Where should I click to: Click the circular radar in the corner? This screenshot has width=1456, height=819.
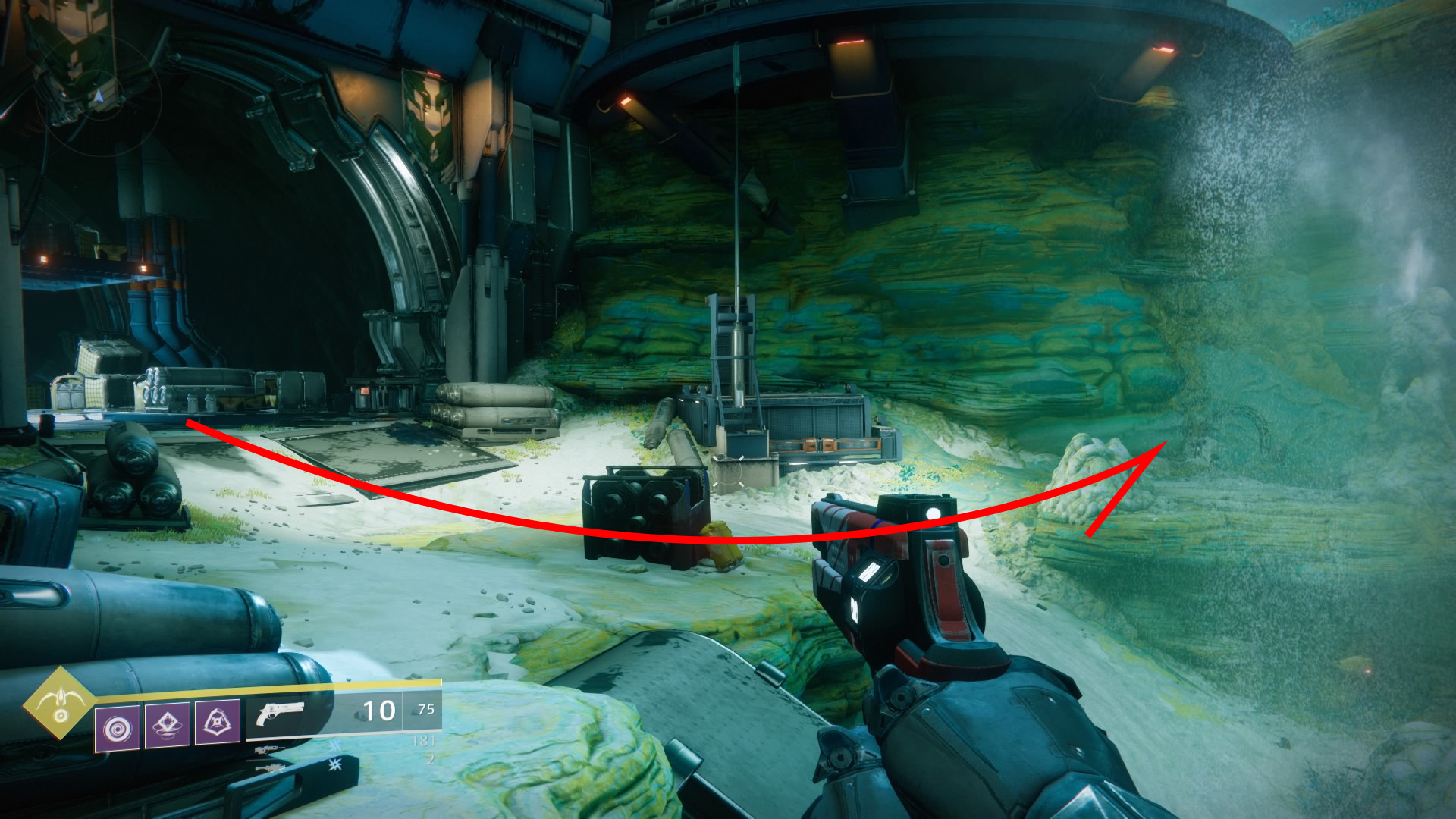pyautogui.click(x=97, y=97)
